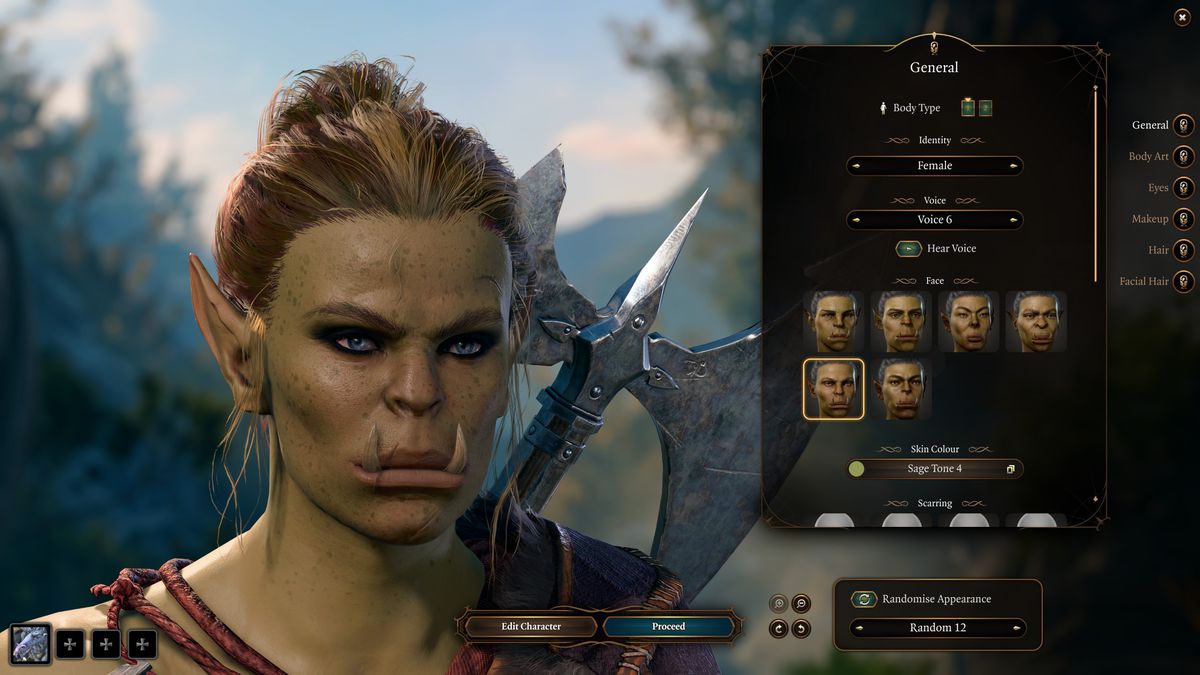Image resolution: width=1200 pixels, height=675 pixels.
Task: Rotate the character clockwise
Action: [x=778, y=629]
